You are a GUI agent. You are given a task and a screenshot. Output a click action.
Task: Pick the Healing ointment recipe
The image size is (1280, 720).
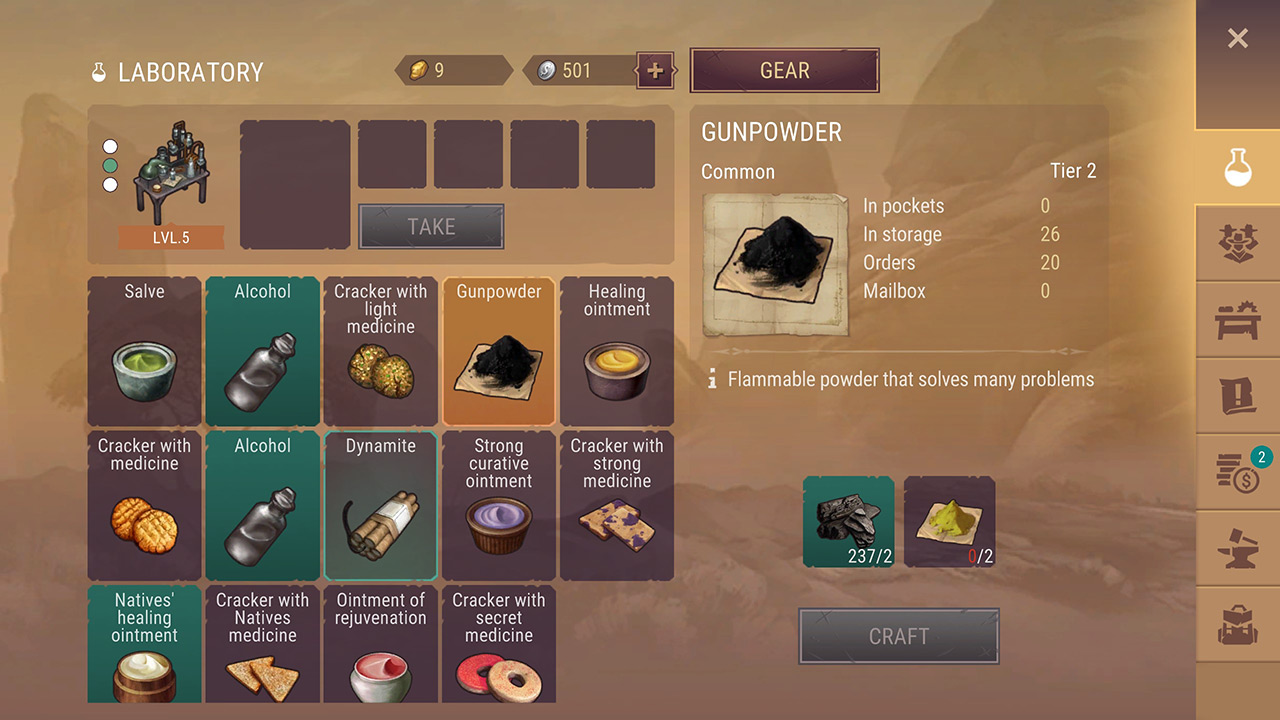point(617,352)
